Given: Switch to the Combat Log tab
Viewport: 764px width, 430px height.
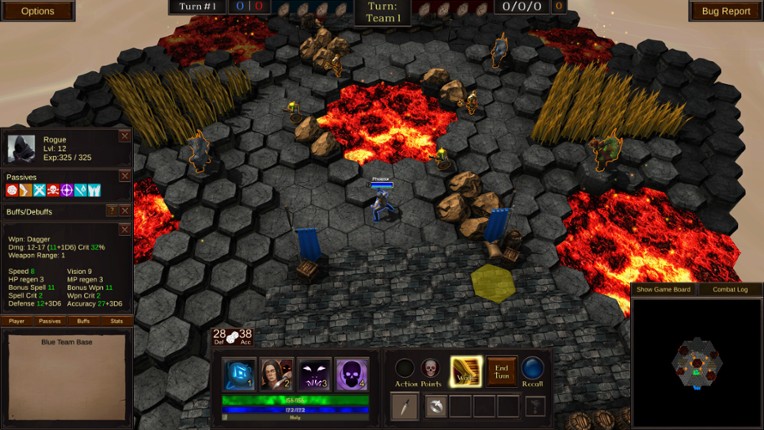Looking at the screenshot, I should pyautogui.click(x=729, y=290).
